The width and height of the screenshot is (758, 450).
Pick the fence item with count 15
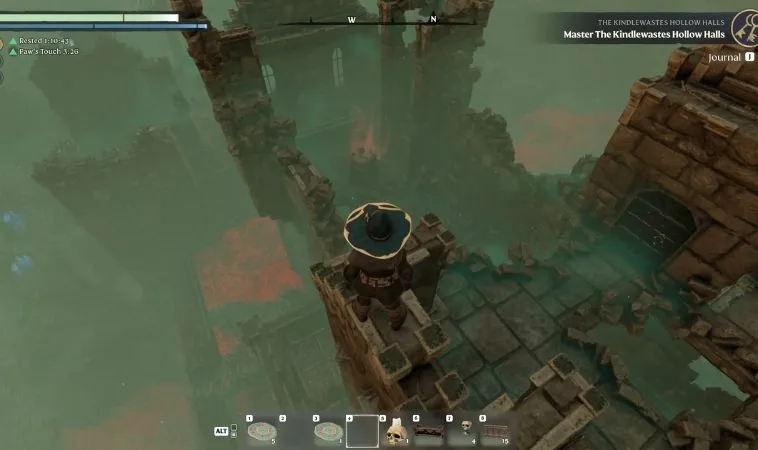494,431
